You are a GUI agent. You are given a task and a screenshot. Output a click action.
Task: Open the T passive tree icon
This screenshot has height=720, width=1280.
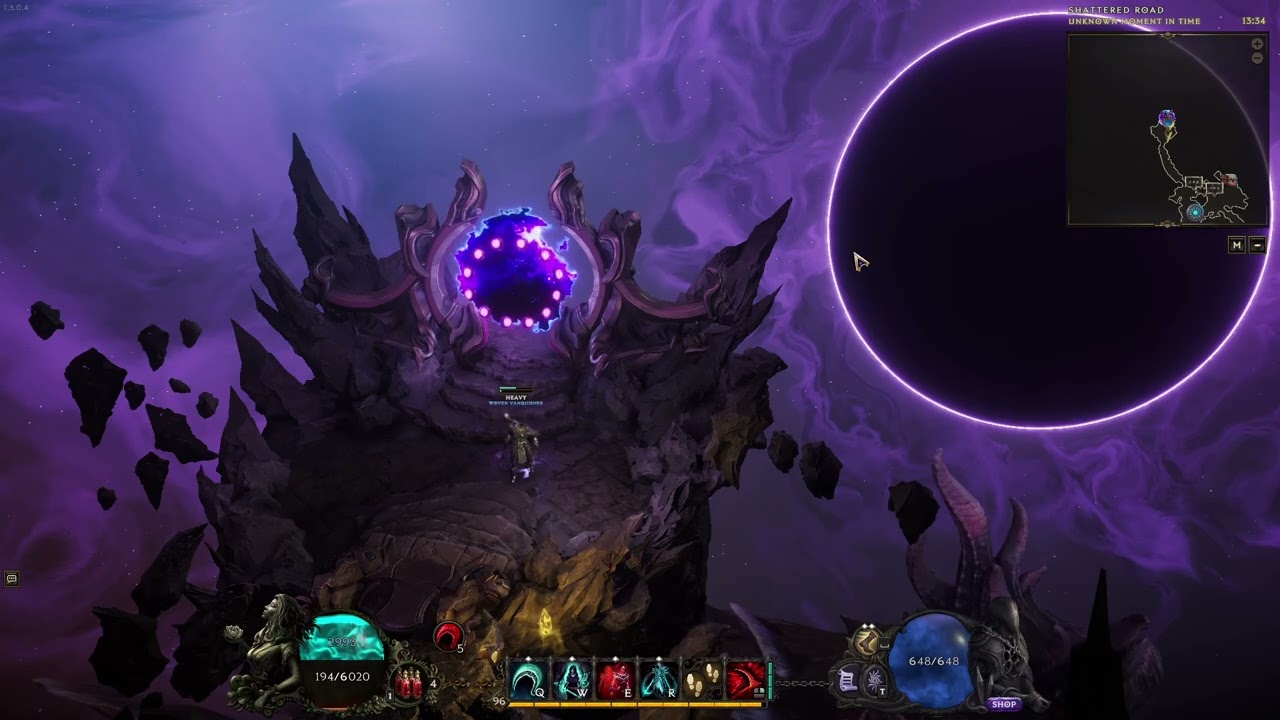(875, 681)
